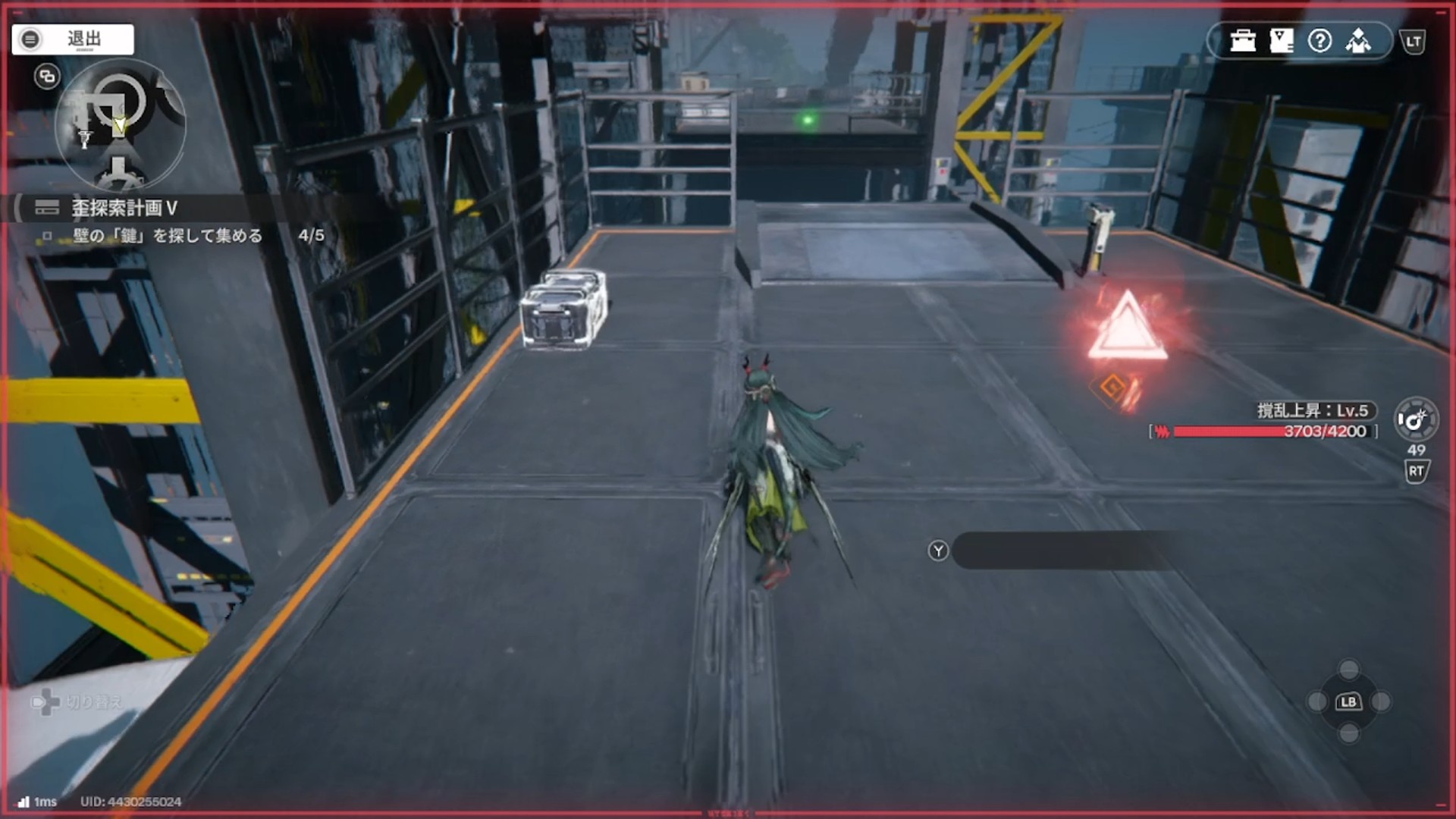
Task: Show help via the question mark icon
Action: [x=1319, y=41]
